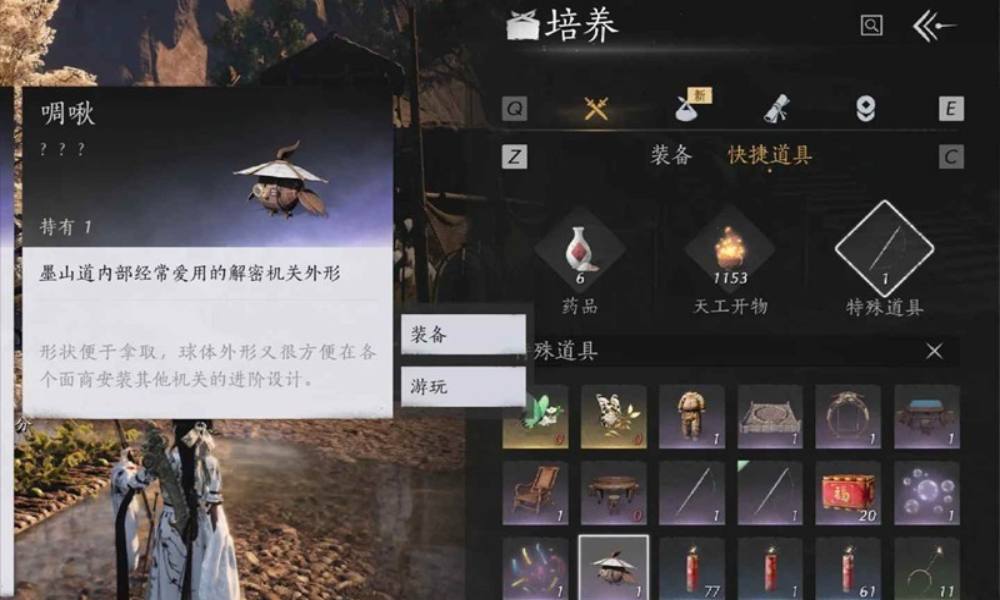Select the red 福 chest item
This screenshot has height=600, width=1000.
(847, 493)
